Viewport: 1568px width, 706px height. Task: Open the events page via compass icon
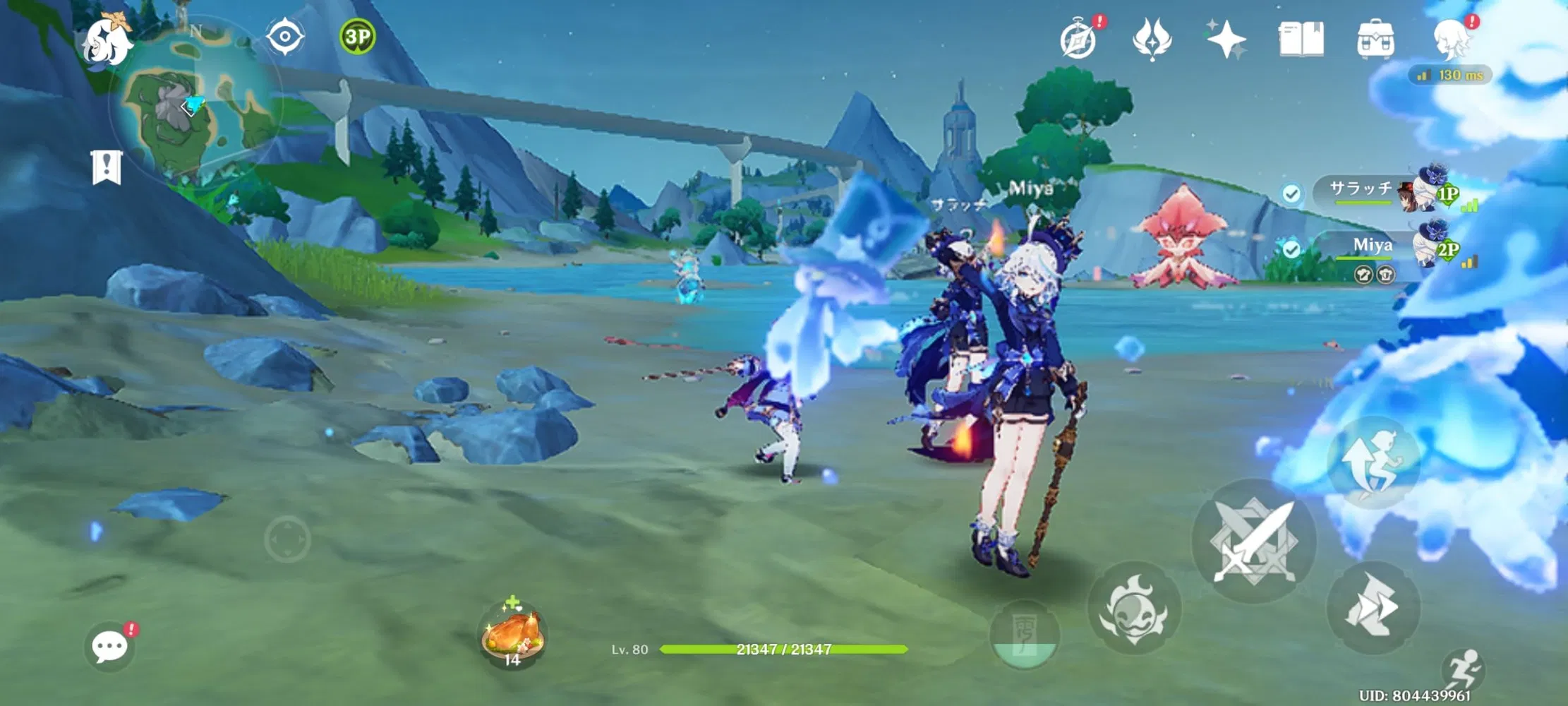(1080, 40)
